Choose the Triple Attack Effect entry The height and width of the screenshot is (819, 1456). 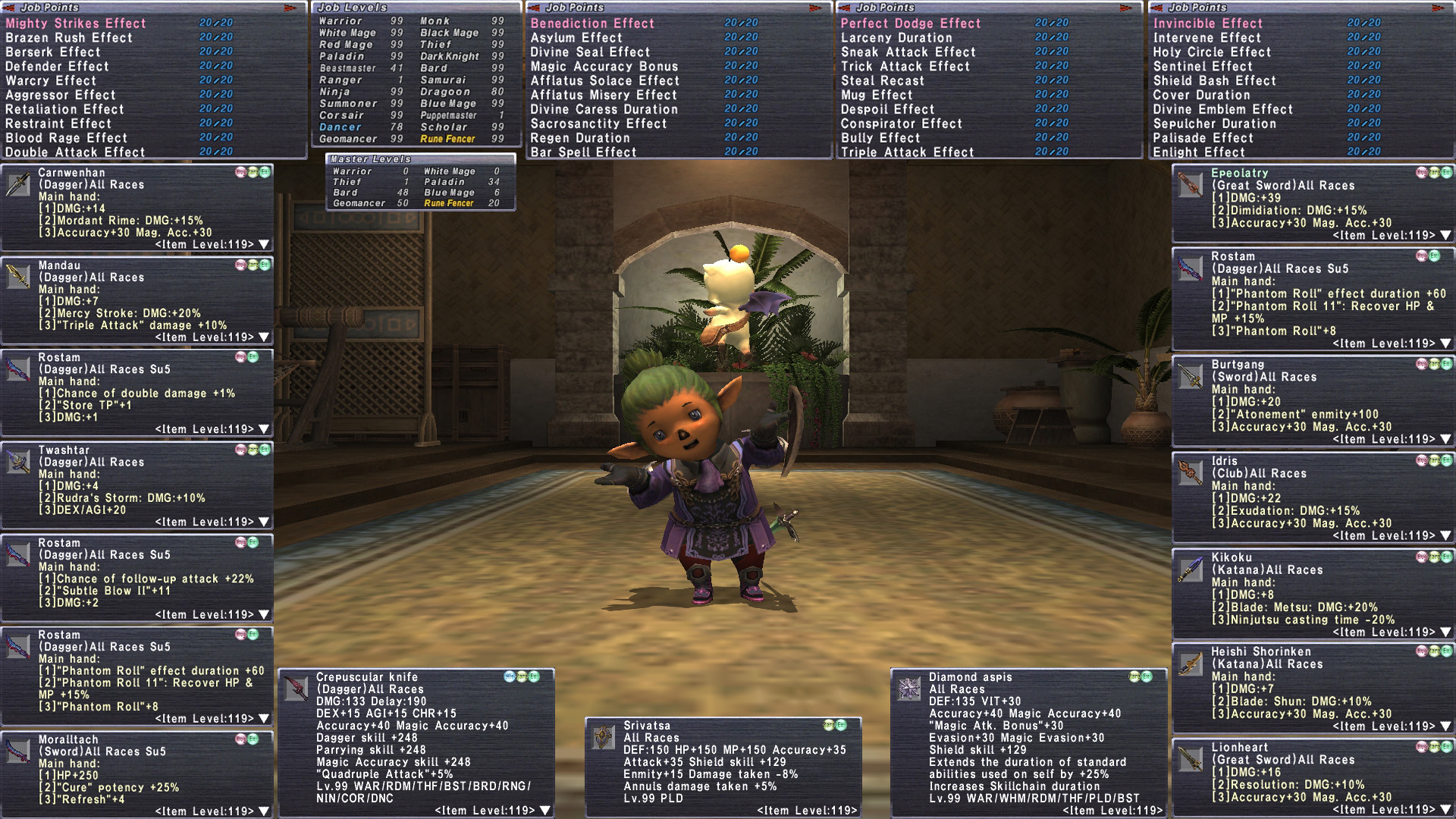click(x=907, y=152)
